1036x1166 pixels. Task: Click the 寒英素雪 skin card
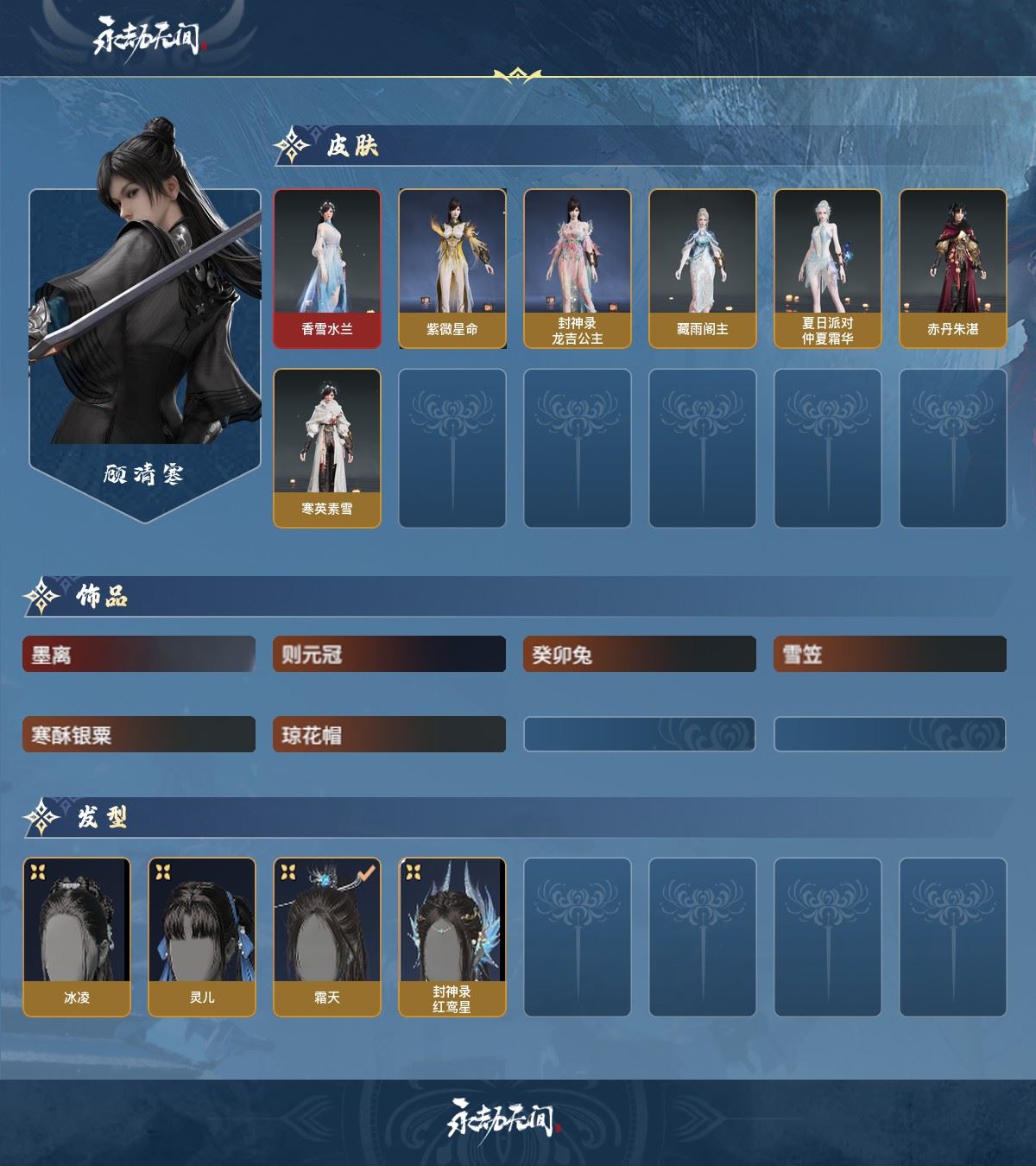(x=327, y=448)
